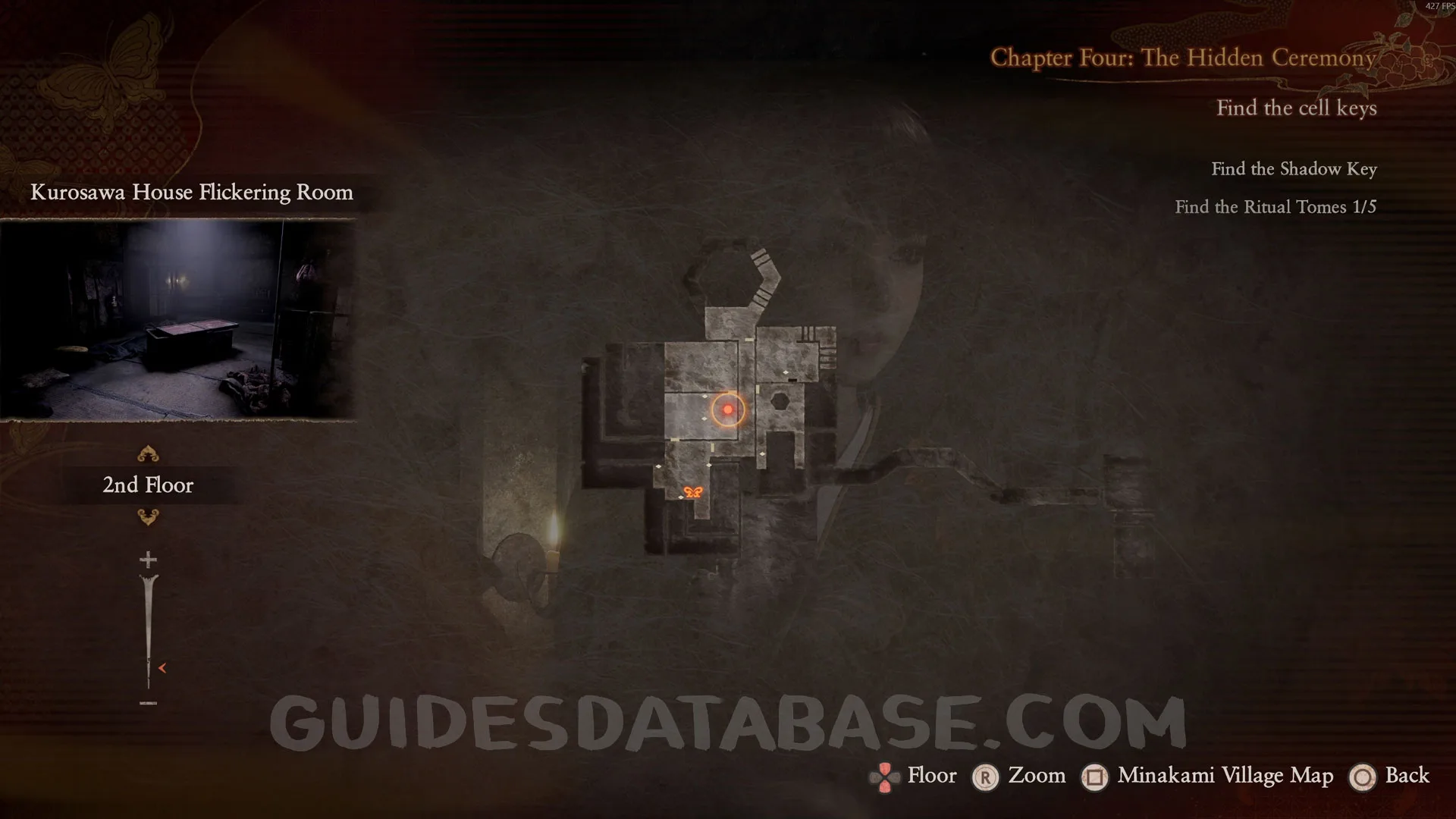The width and height of the screenshot is (1456, 819).
Task: Go up one floor with the upper arrow
Action: pos(148,454)
